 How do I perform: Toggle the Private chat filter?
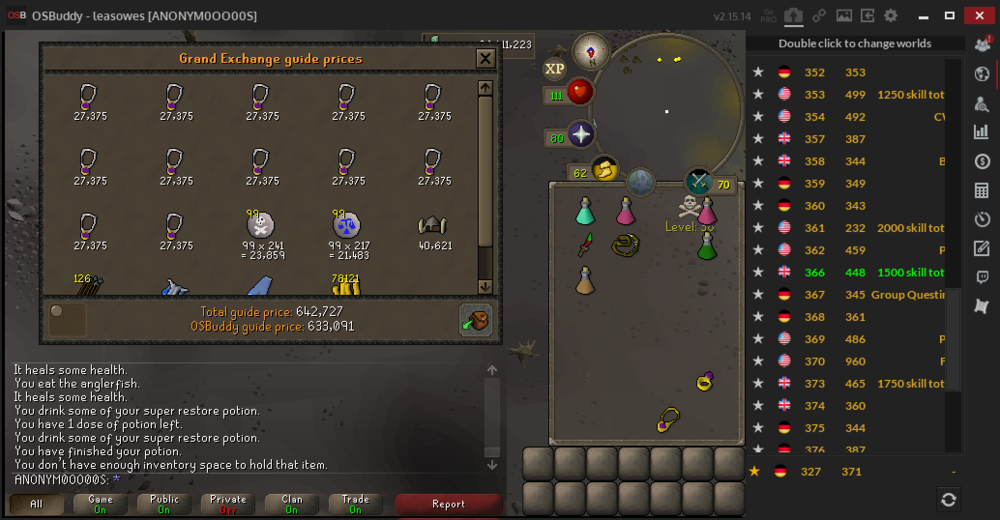coord(228,504)
